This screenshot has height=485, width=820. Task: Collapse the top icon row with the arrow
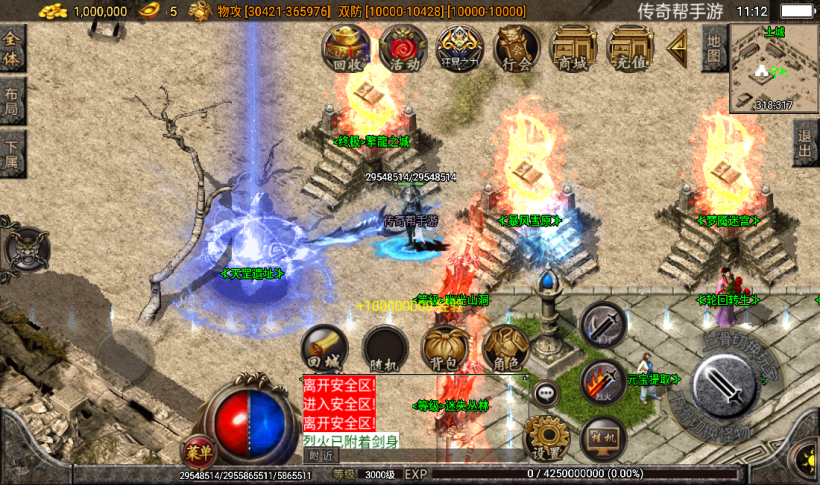click(678, 45)
